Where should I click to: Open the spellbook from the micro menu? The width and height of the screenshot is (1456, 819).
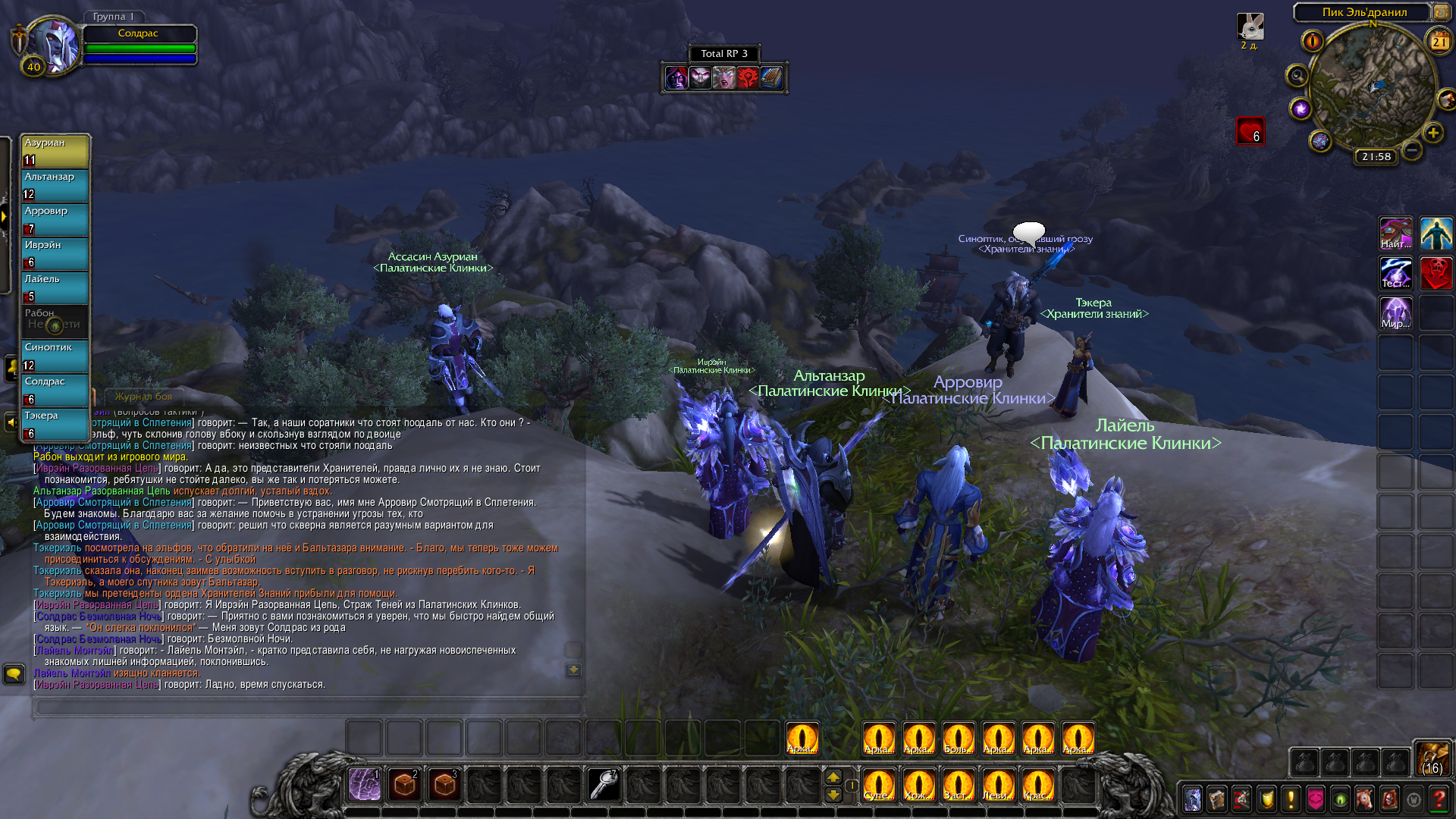(1217, 799)
